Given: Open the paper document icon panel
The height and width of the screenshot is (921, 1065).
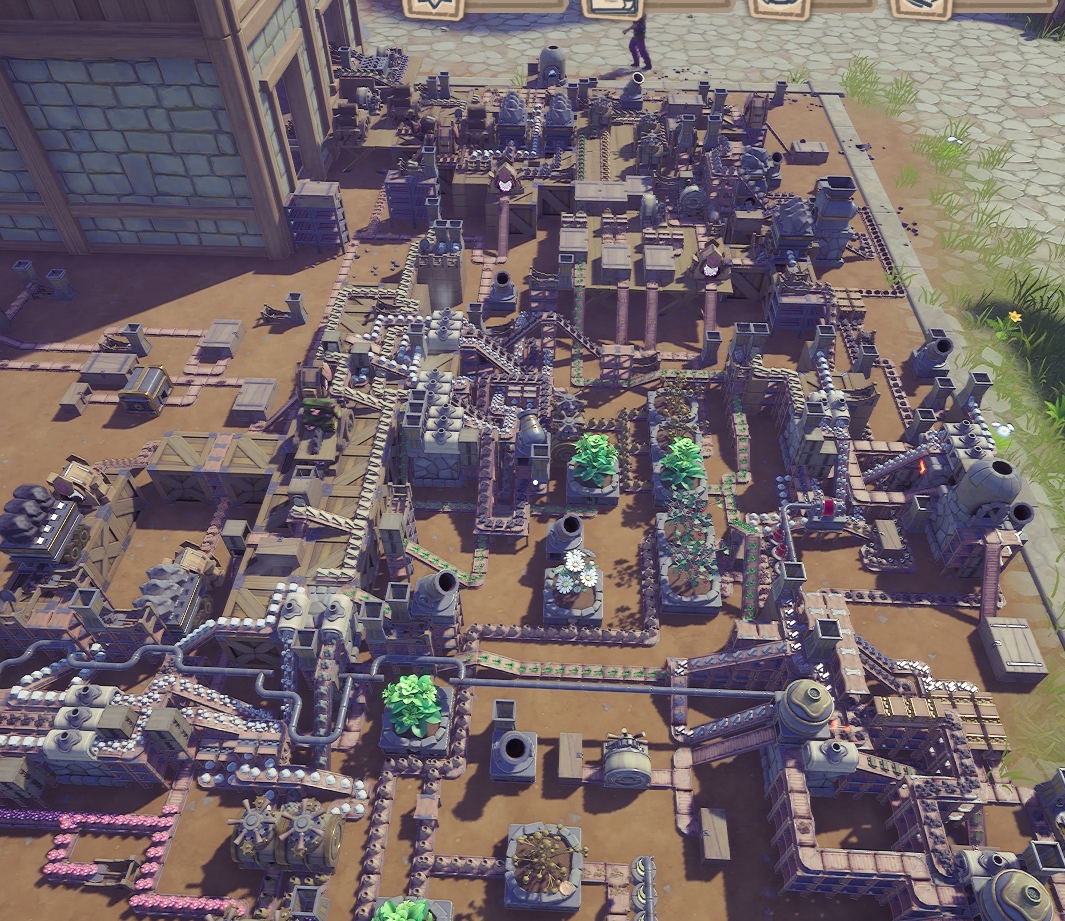Looking at the screenshot, I should (613, 6).
